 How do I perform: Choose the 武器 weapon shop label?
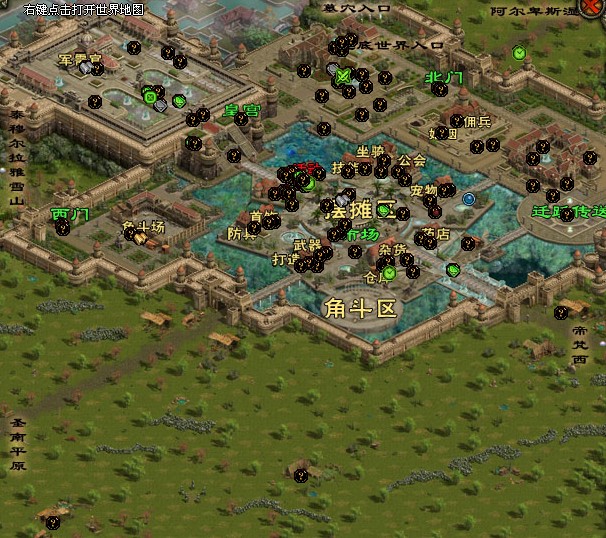coord(307,245)
